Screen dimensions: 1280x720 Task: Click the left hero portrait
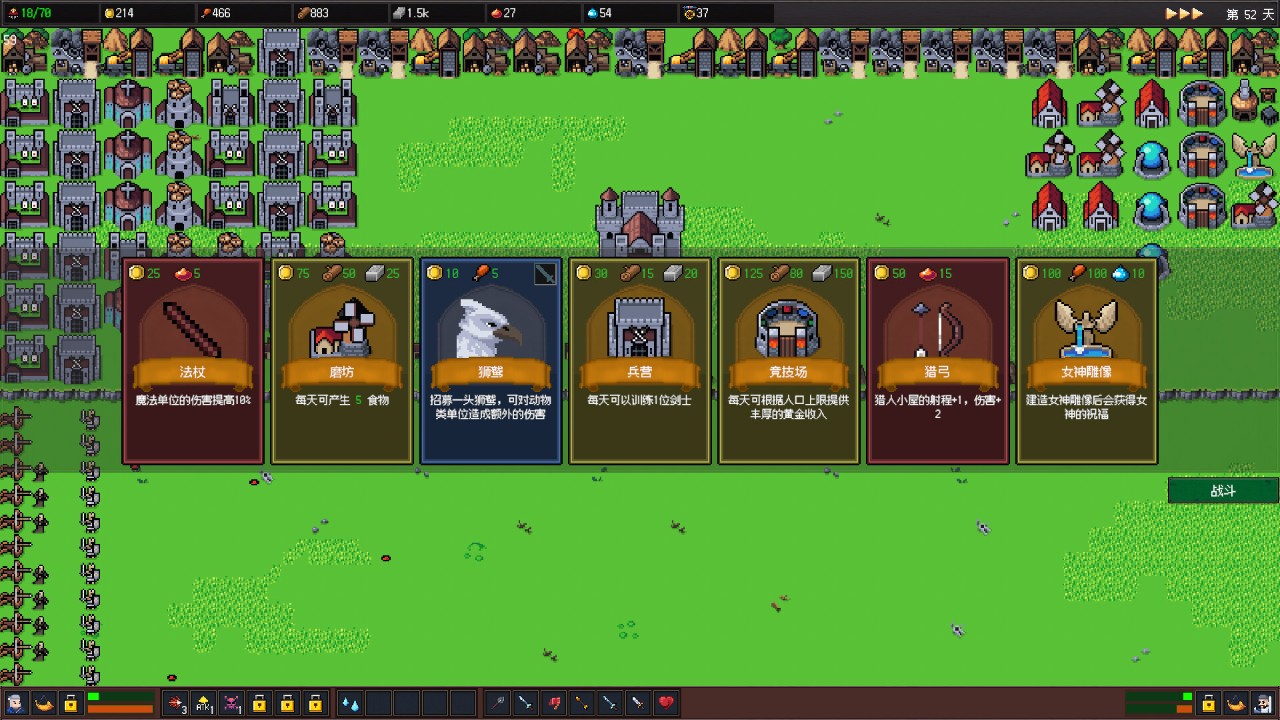[15, 703]
